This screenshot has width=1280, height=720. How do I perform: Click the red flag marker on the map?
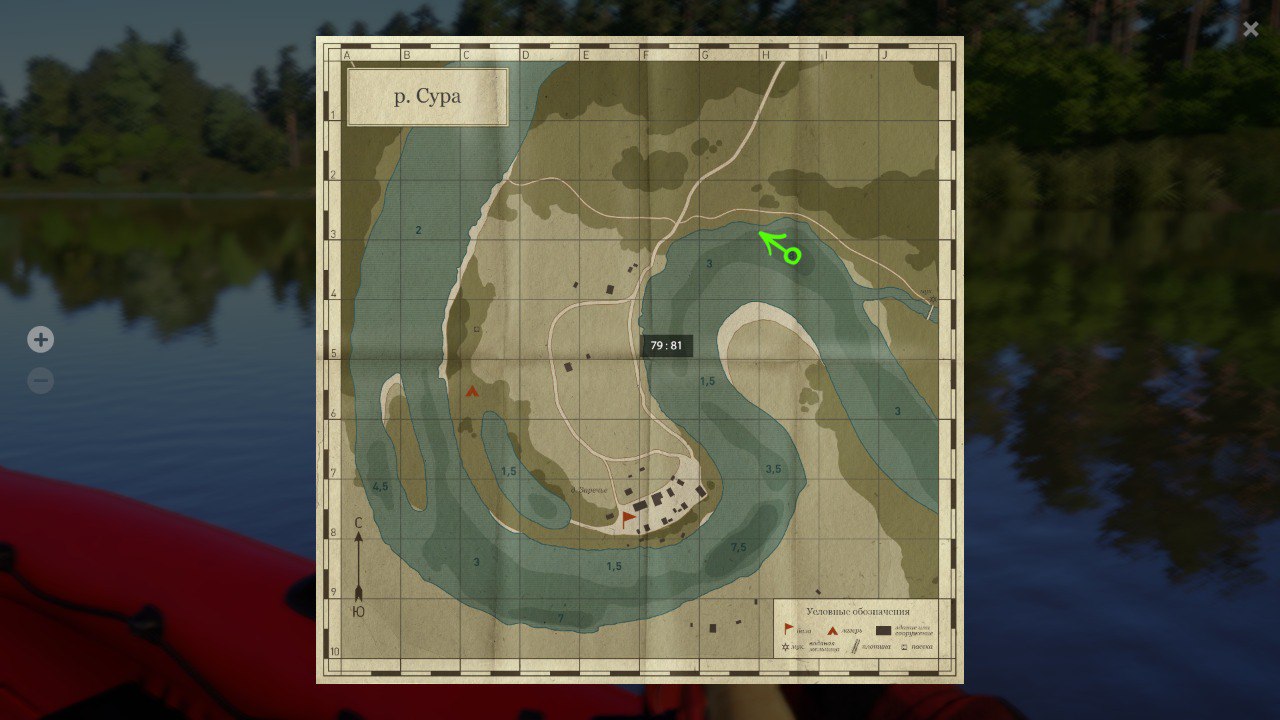(x=628, y=517)
